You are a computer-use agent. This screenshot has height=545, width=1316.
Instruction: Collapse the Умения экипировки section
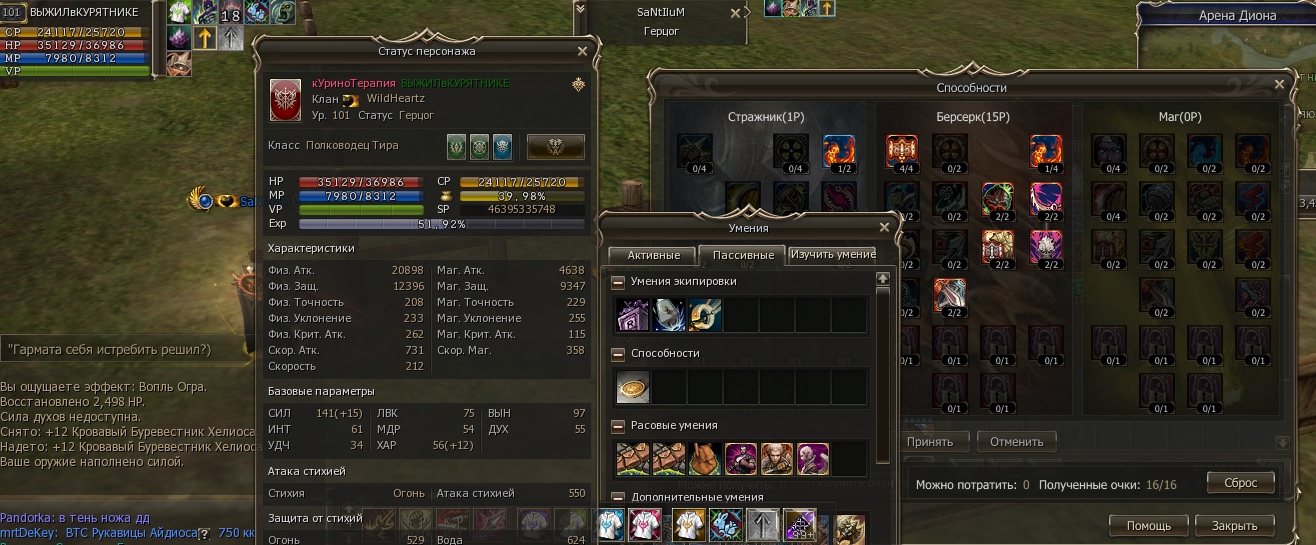click(x=618, y=282)
